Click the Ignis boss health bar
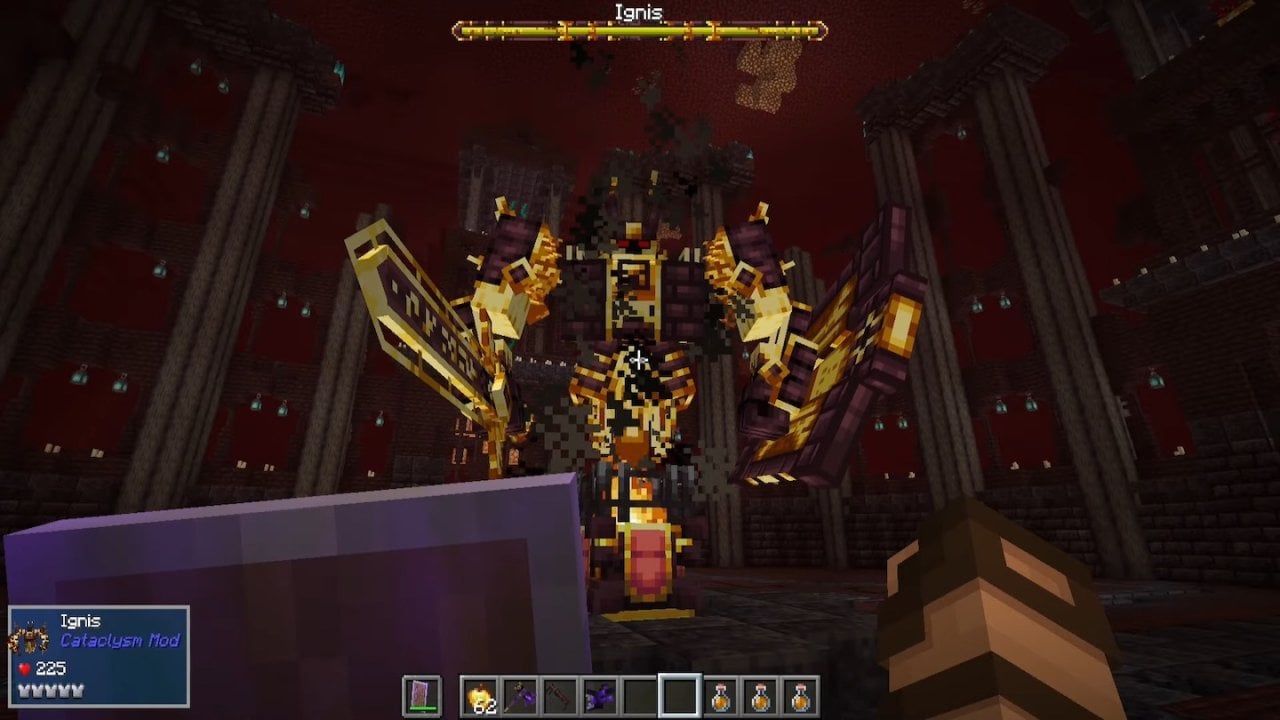 pyautogui.click(x=640, y=31)
